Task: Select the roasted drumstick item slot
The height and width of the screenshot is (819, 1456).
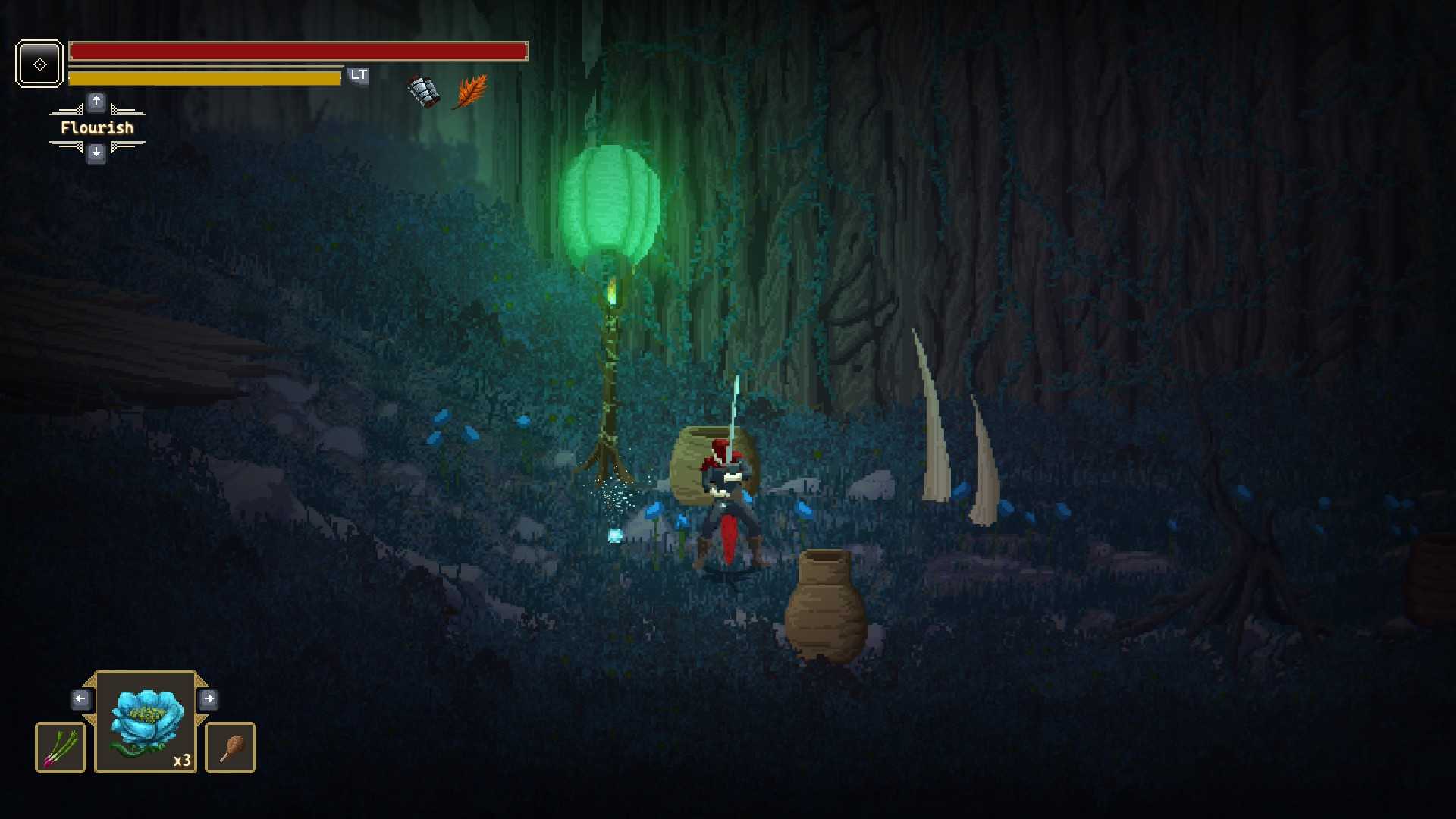Action: [x=231, y=748]
